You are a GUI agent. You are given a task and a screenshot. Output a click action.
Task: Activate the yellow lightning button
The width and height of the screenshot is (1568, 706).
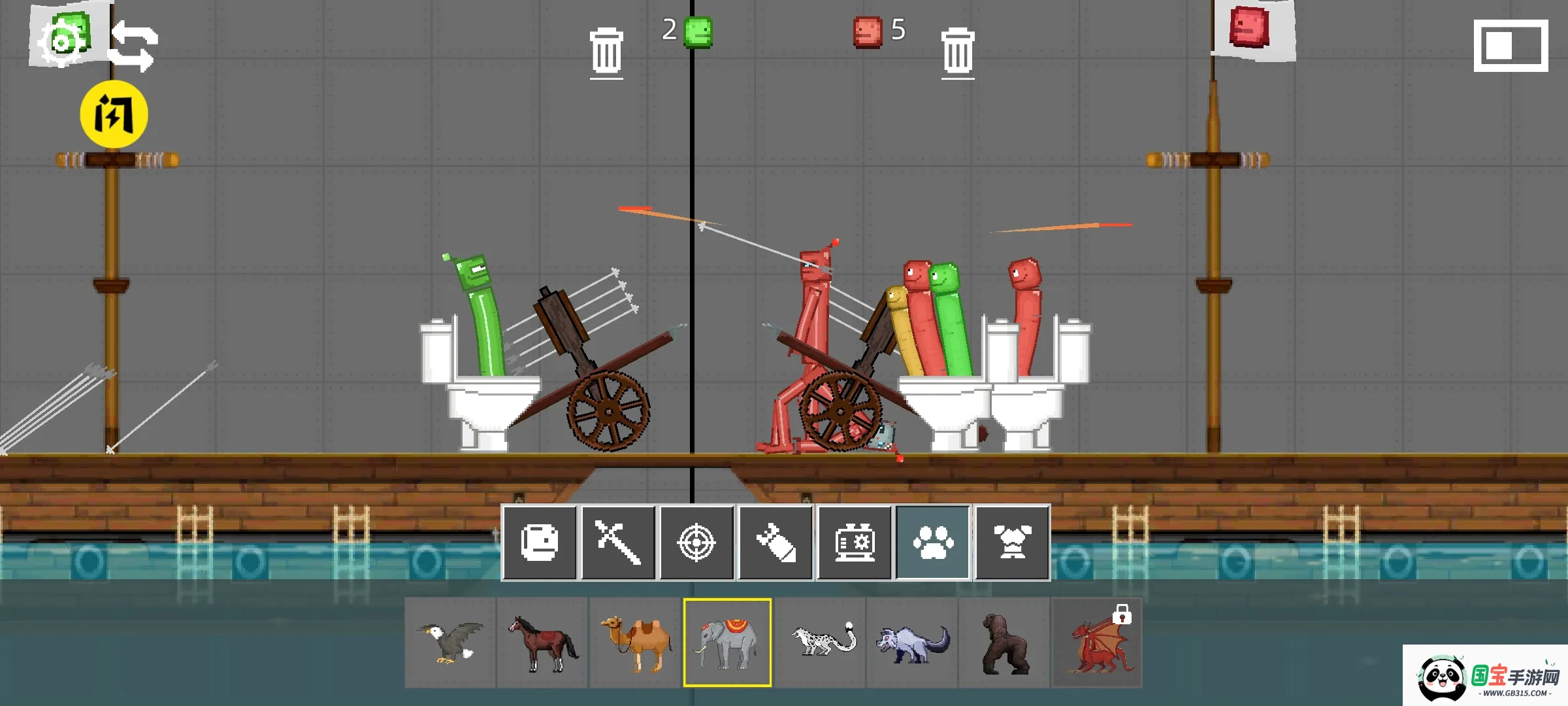[x=114, y=114]
